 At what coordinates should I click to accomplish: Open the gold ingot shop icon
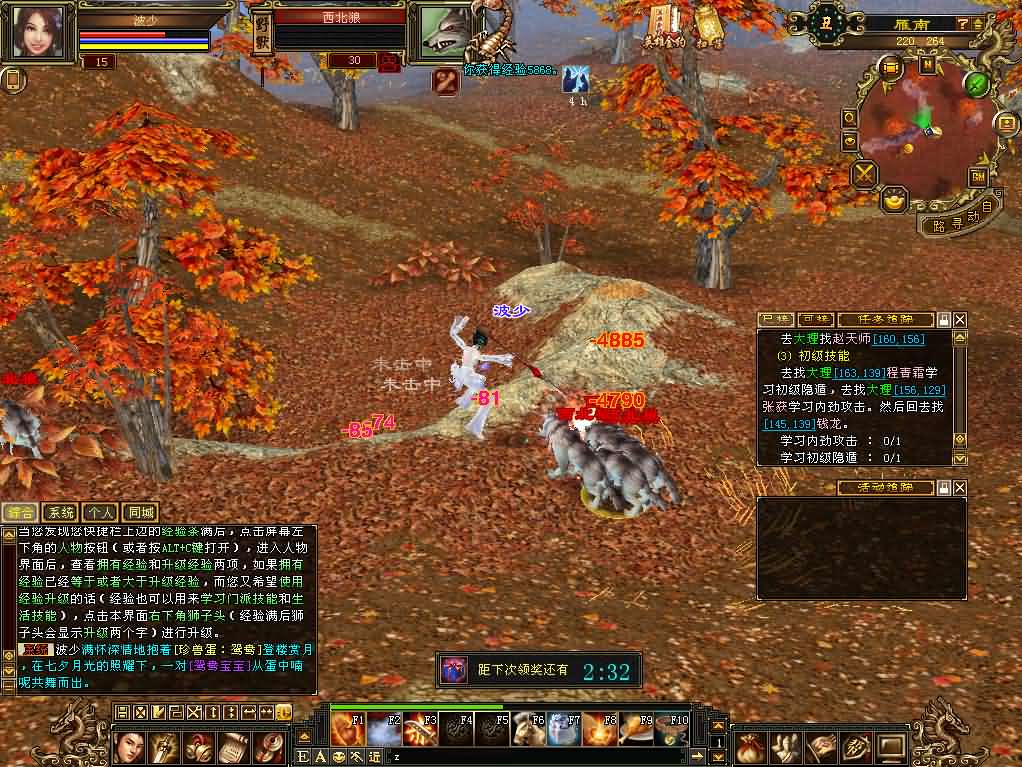pos(894,200)
